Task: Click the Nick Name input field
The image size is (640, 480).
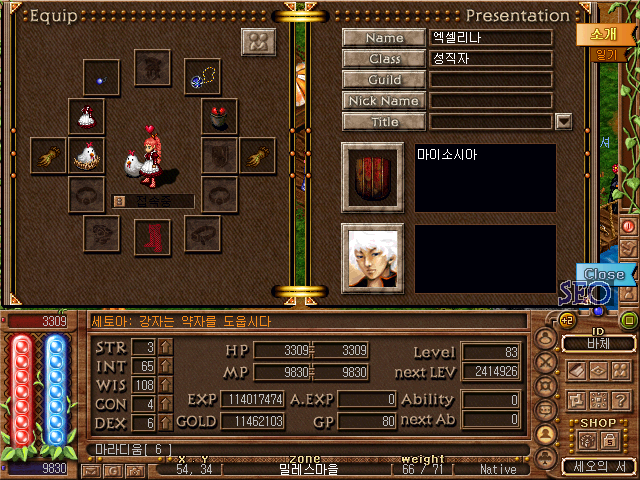Action: pyautogui.click(x=491, y=101)
